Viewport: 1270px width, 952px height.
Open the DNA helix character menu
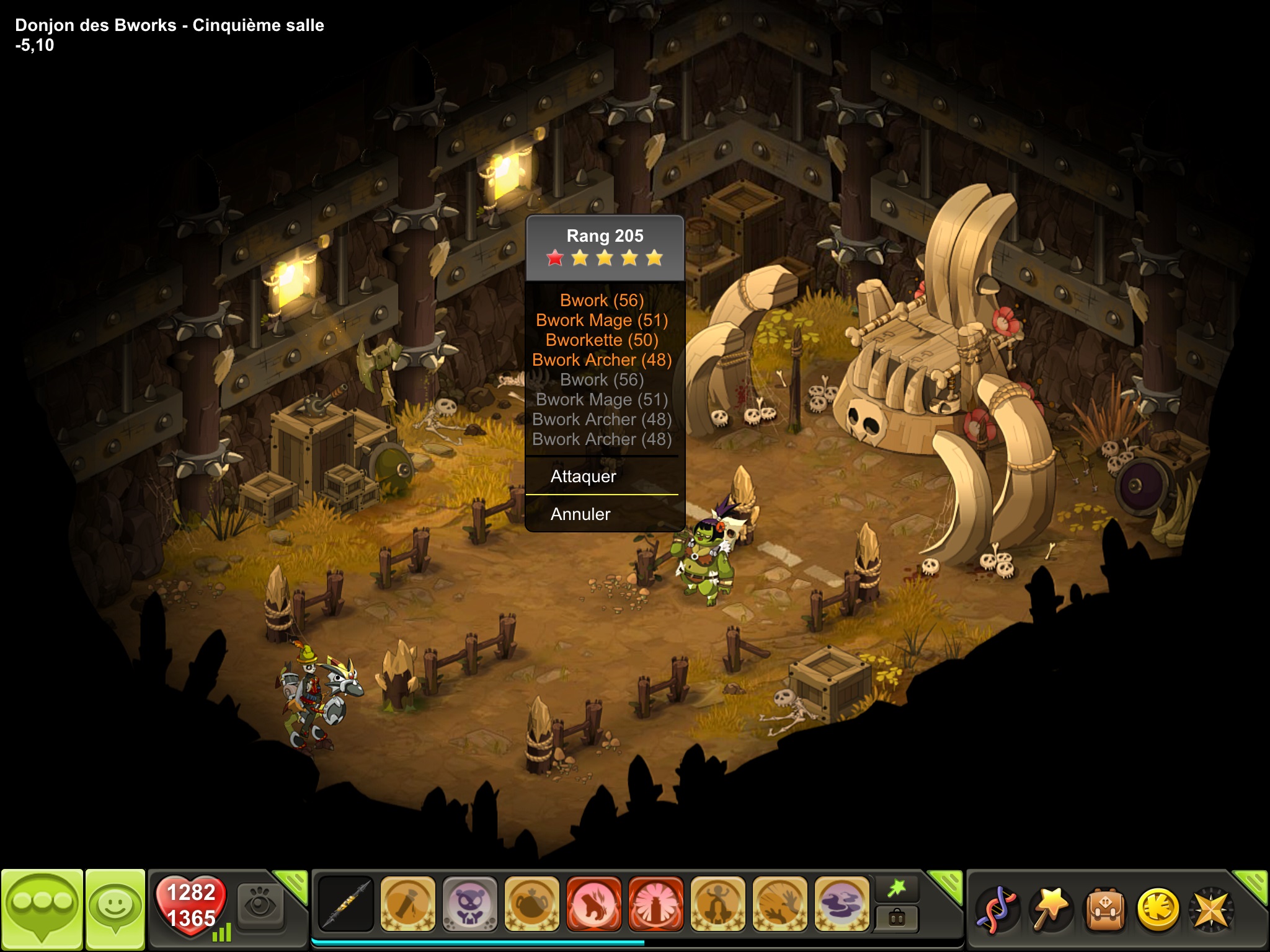pos(996,910)
